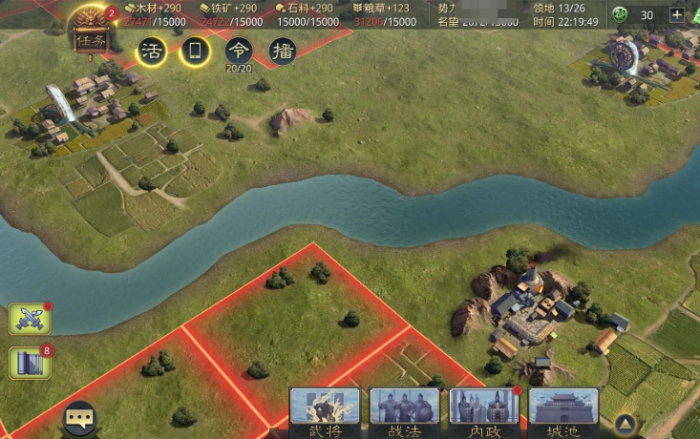Open the crossed swords battle icon

29,318
